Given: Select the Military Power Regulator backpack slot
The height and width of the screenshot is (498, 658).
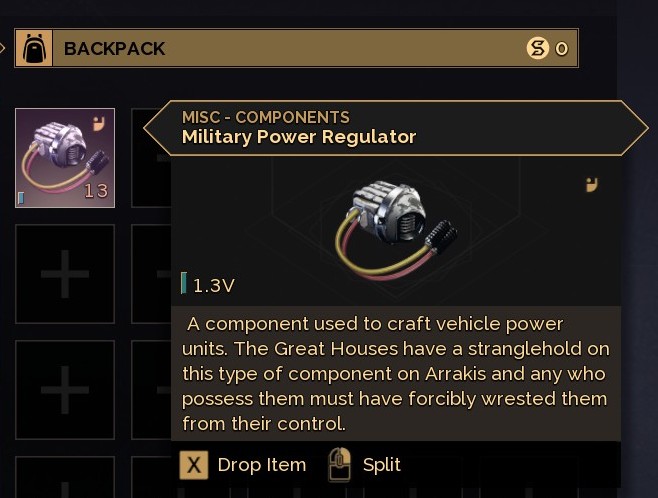Looking at the screenshot, I should tap(65, 158).
